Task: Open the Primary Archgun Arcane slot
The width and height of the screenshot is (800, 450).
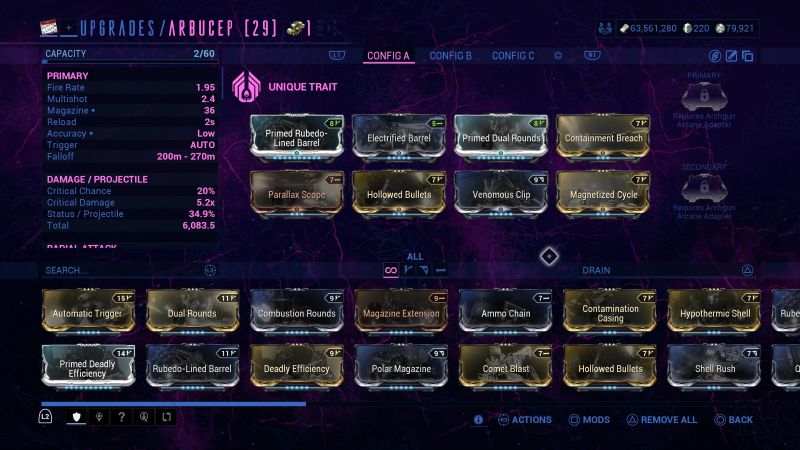Action: click(702, 97)
